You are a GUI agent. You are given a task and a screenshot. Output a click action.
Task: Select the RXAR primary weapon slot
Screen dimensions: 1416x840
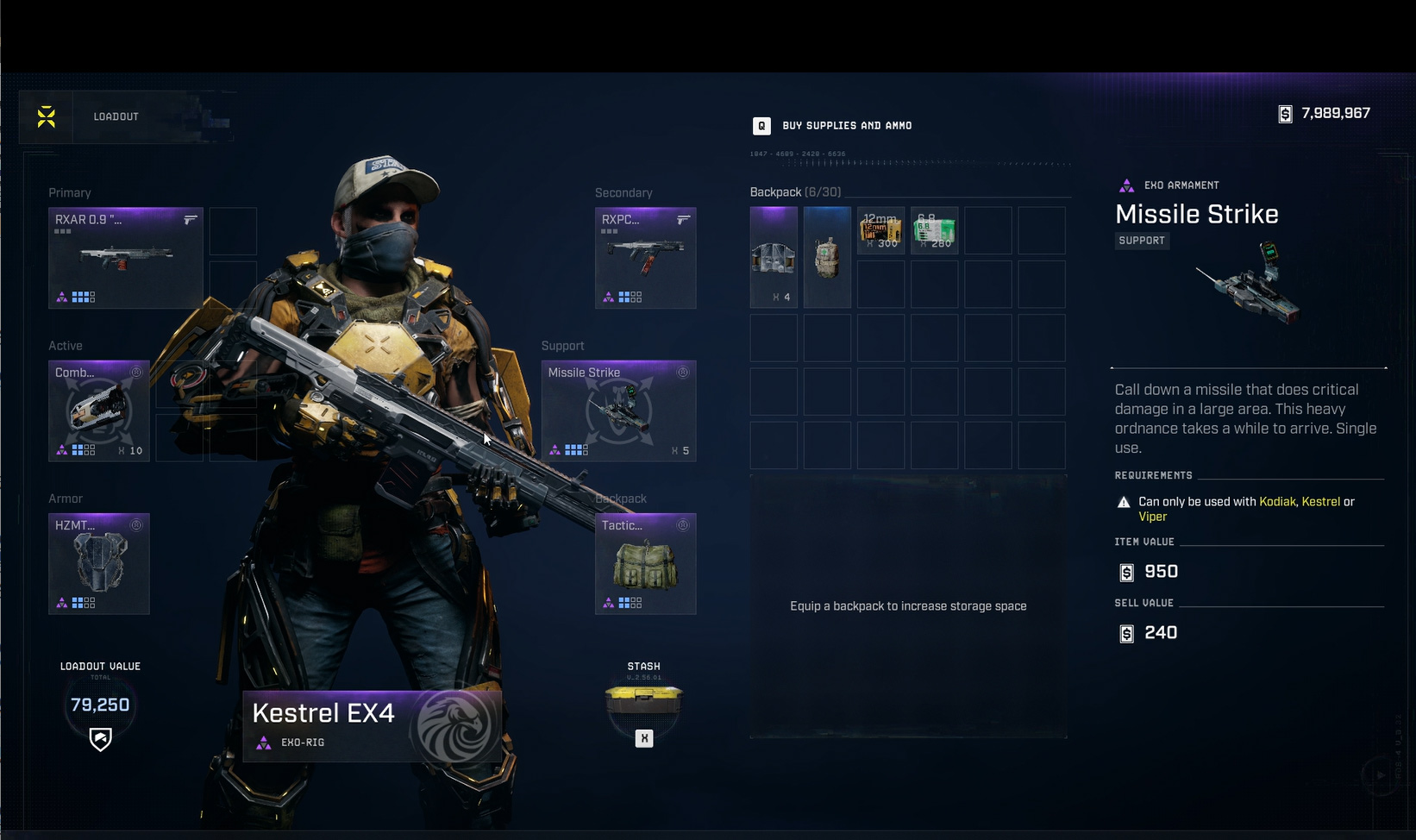pos(126,258)
